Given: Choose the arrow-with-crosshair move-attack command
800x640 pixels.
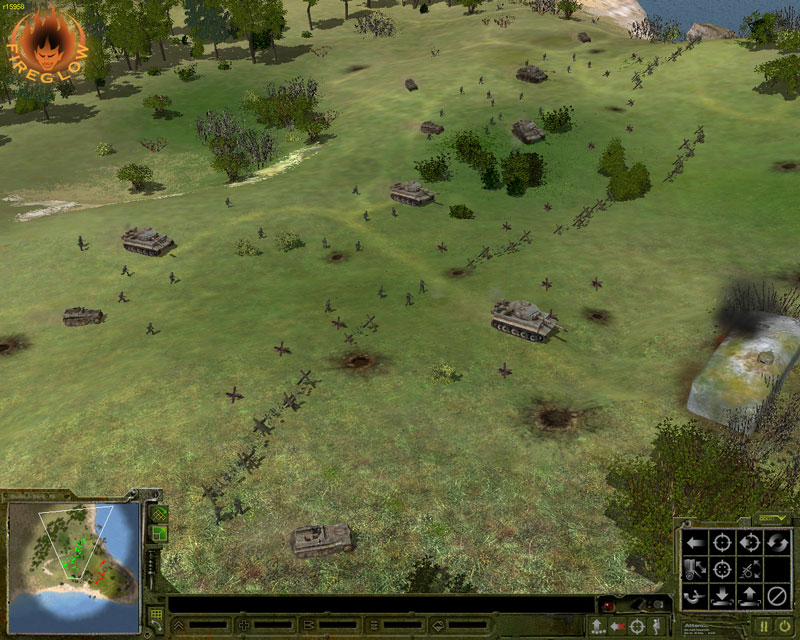Looking at the screenshot, I should (749, 543).
